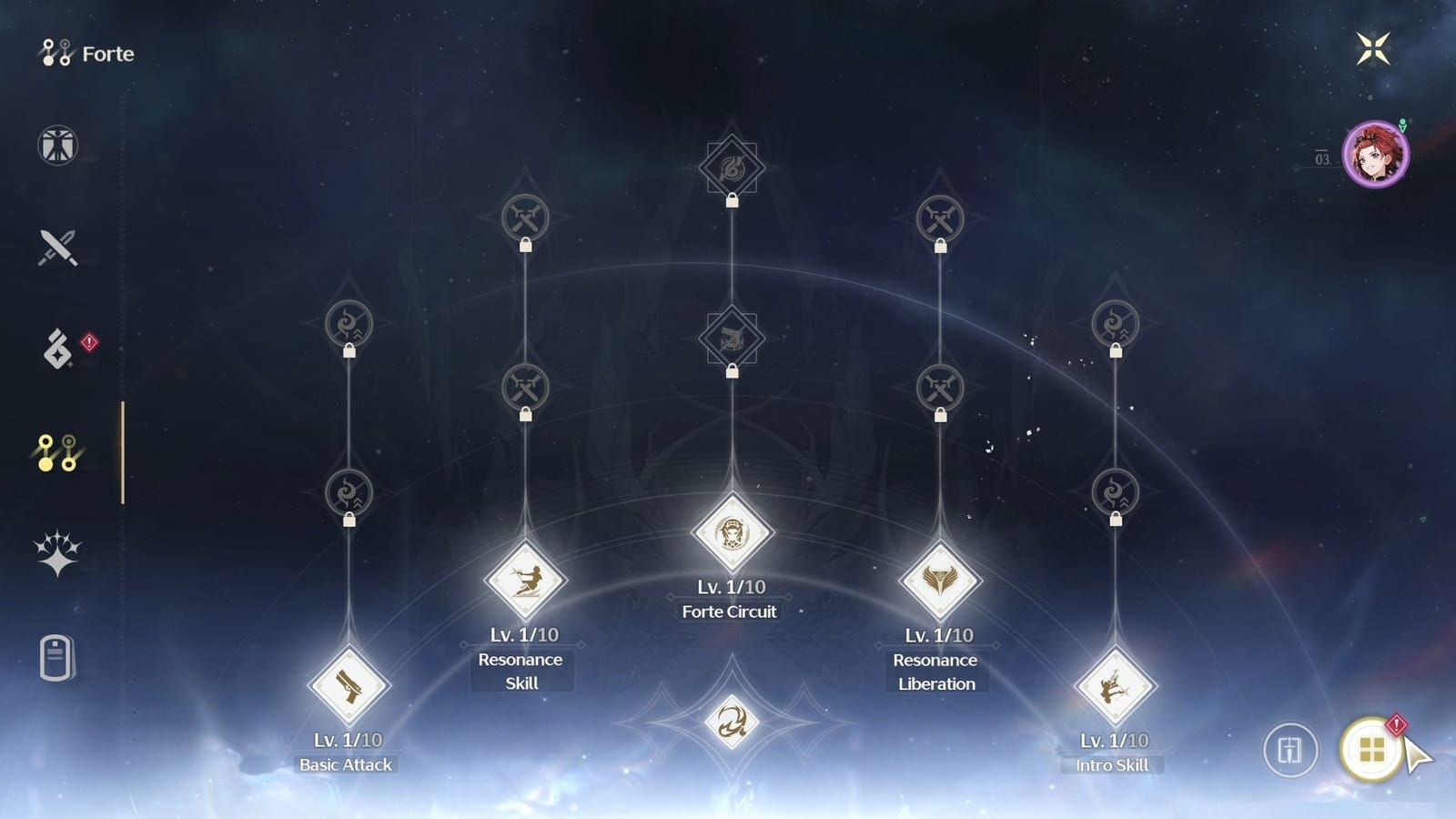This screenshot has height=819, width=1456.
Task: Switch to the Forte tab in sidebar
Action: point(56,450)
